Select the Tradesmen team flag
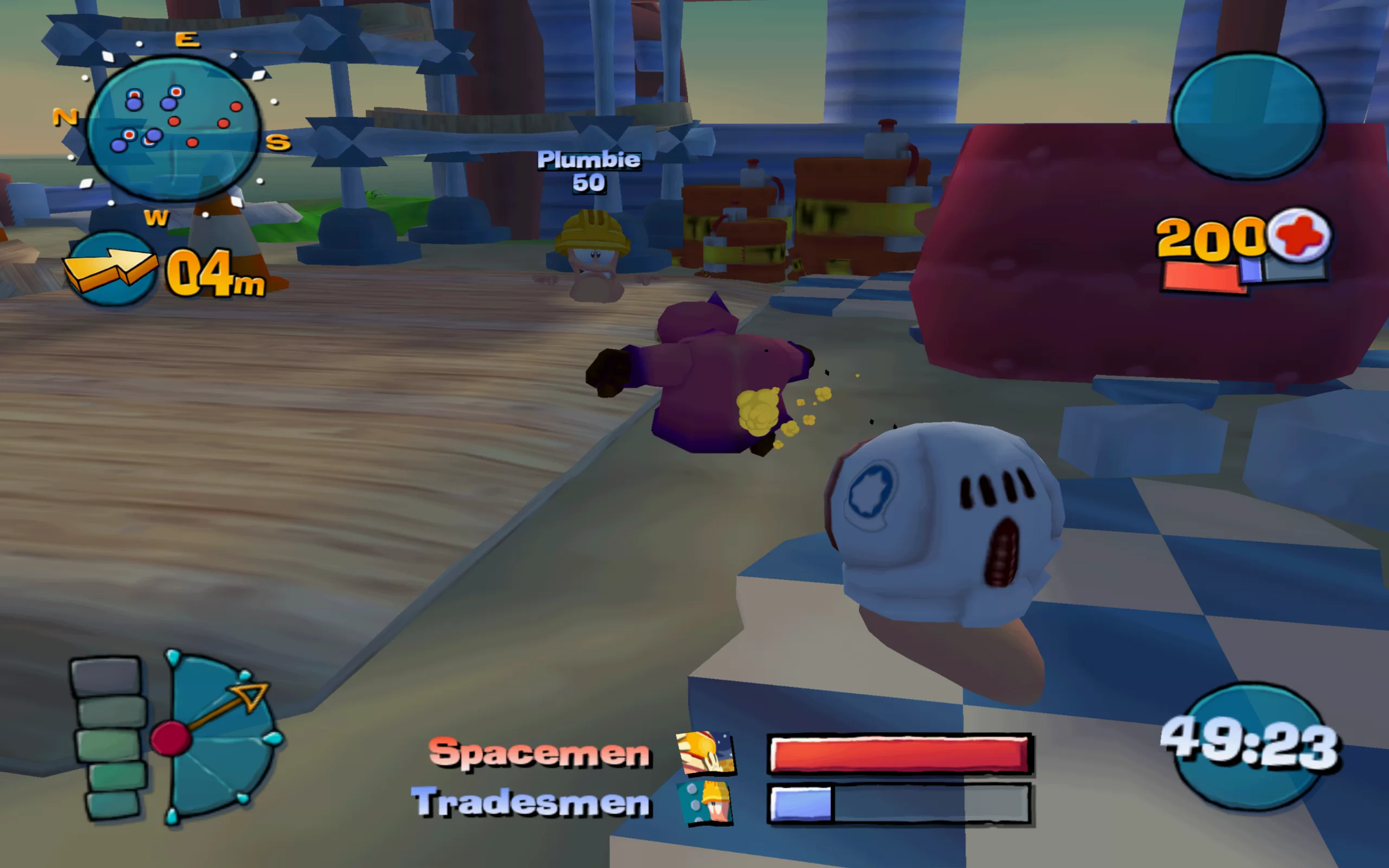This screenshot has height=868, width=1389. 705,803
